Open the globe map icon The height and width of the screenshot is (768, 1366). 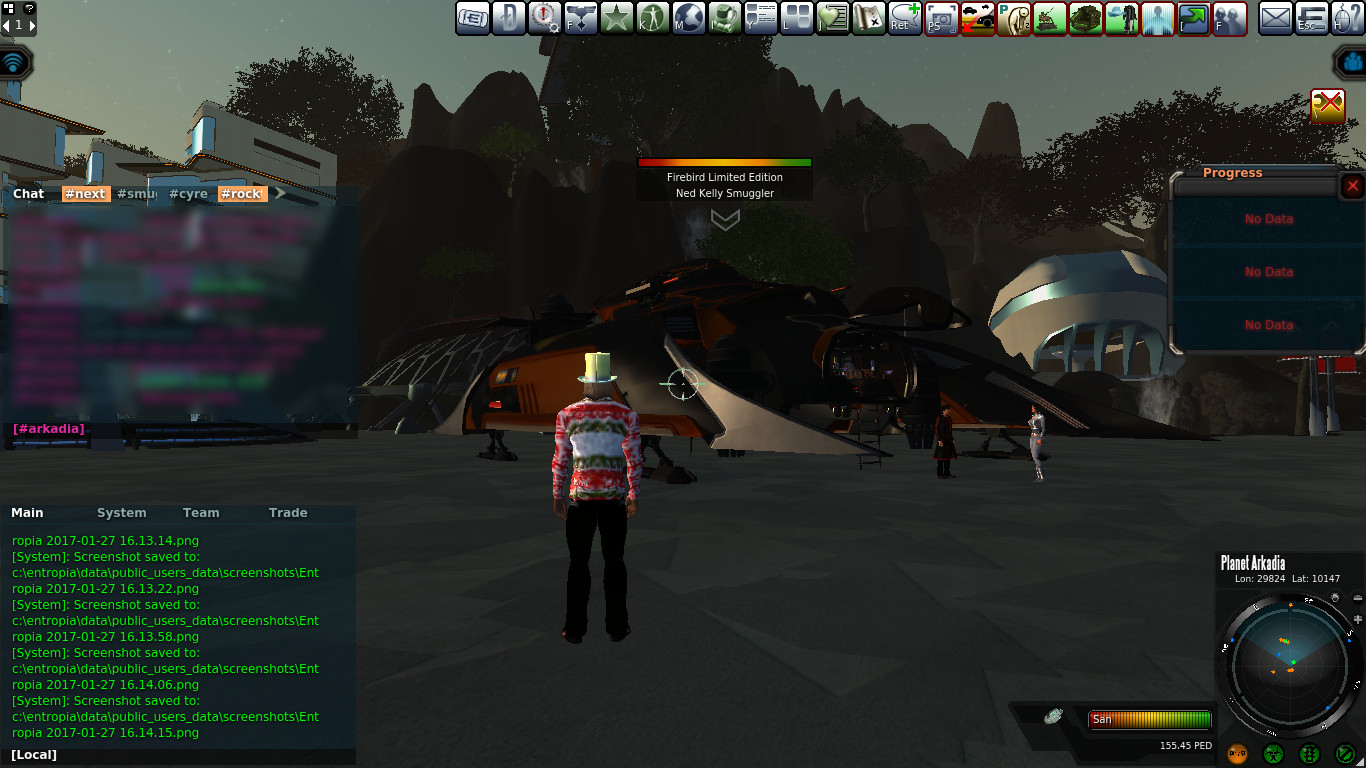[689, 18]
